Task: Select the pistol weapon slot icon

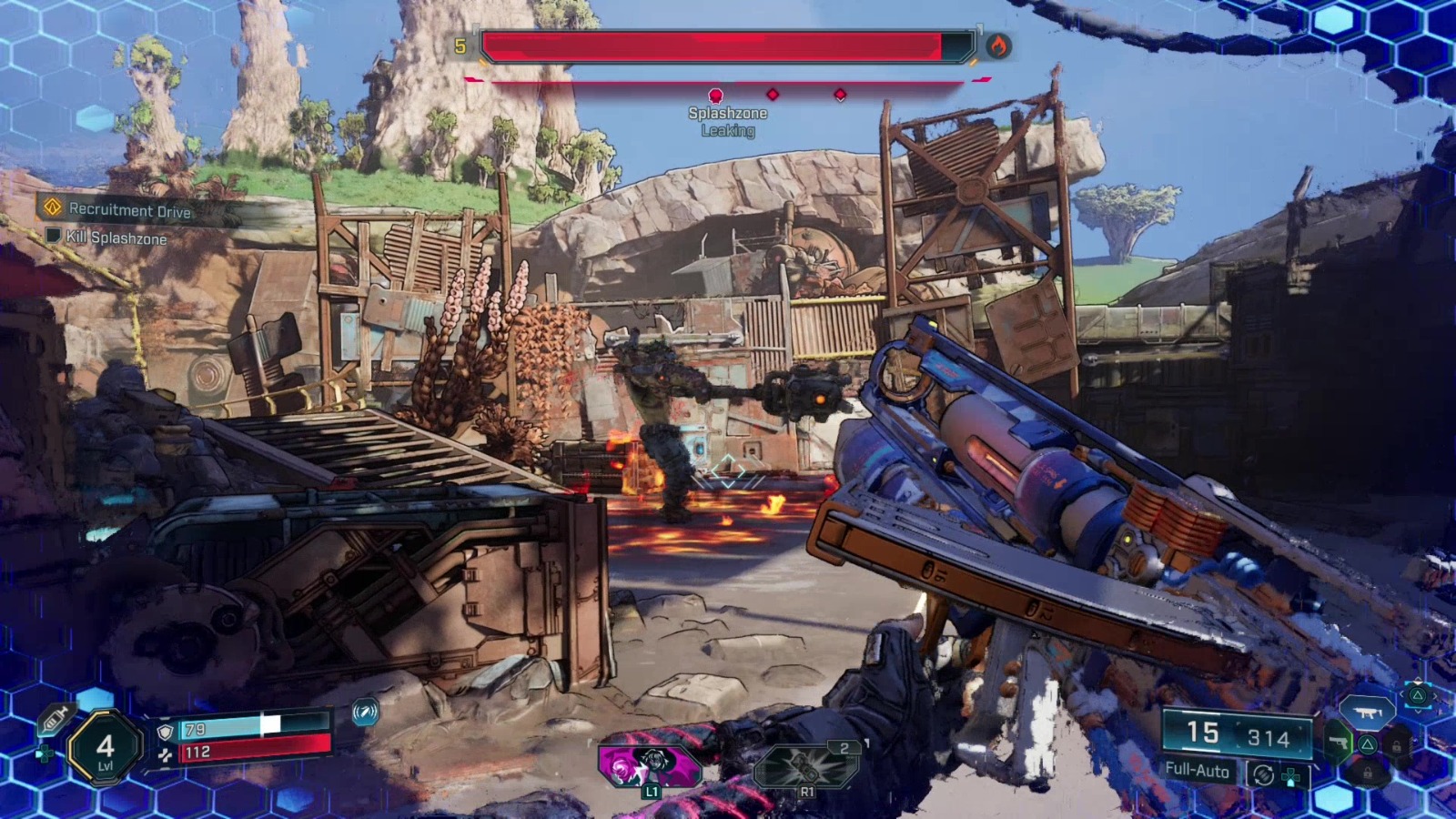Action: point(1340,743)
